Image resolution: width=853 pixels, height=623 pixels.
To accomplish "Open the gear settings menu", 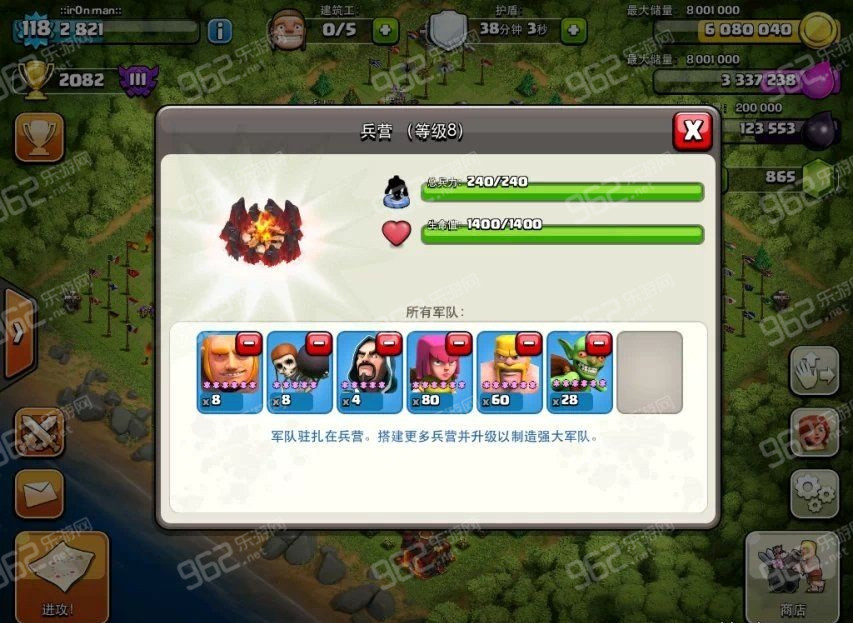I will pos(814,493).
